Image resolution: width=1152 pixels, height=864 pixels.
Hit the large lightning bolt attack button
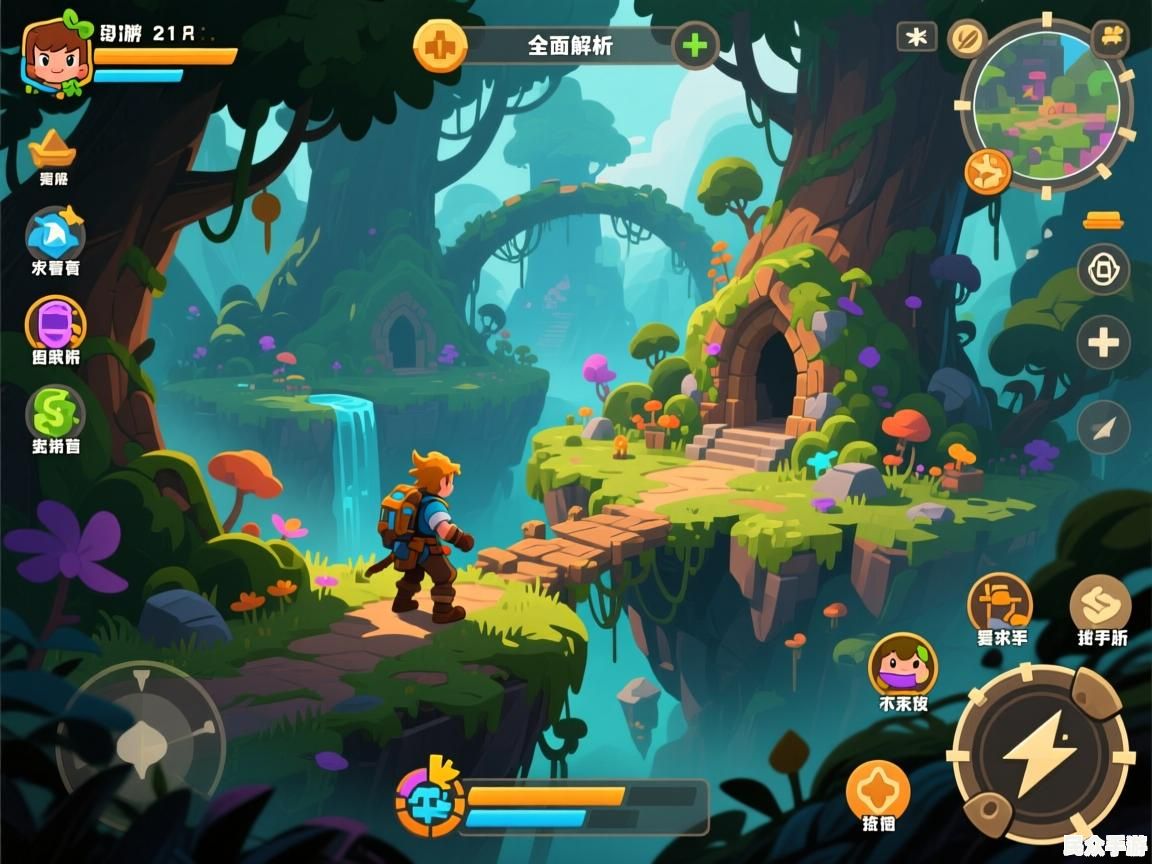tap(1039, 753)
